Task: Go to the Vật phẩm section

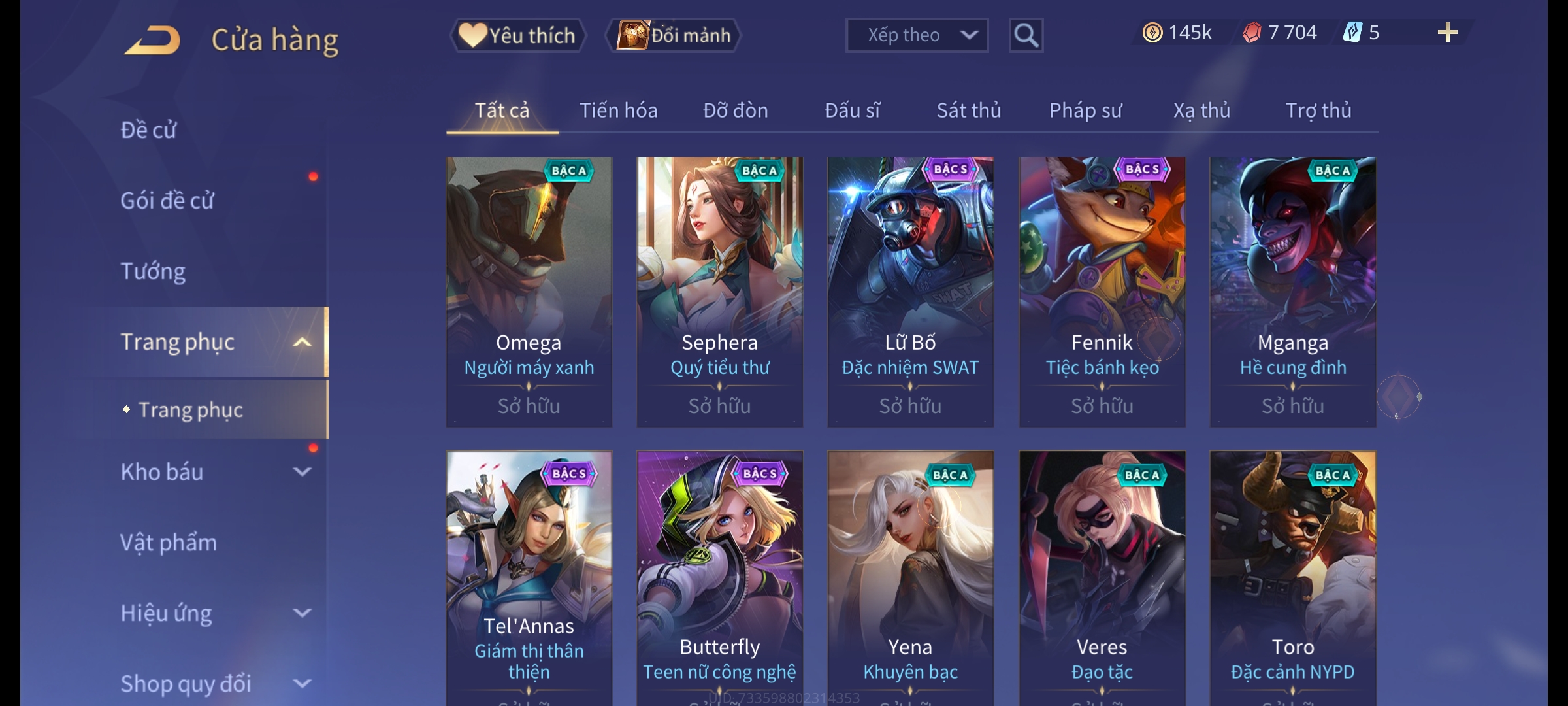Action: pyautogui.click(x=169, y=543)
